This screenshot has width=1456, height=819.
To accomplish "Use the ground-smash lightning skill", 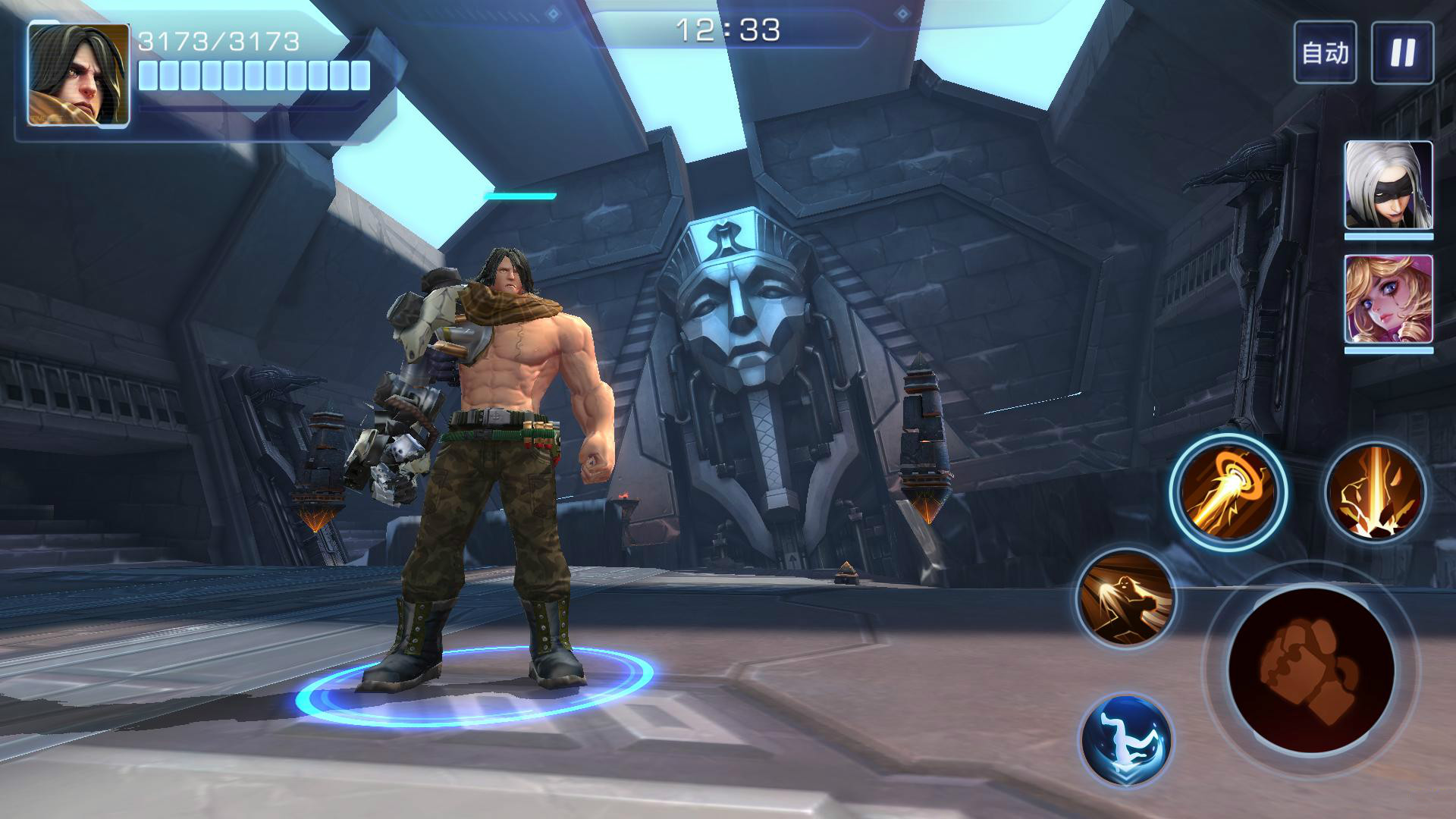I will [x=1375, y=492].
